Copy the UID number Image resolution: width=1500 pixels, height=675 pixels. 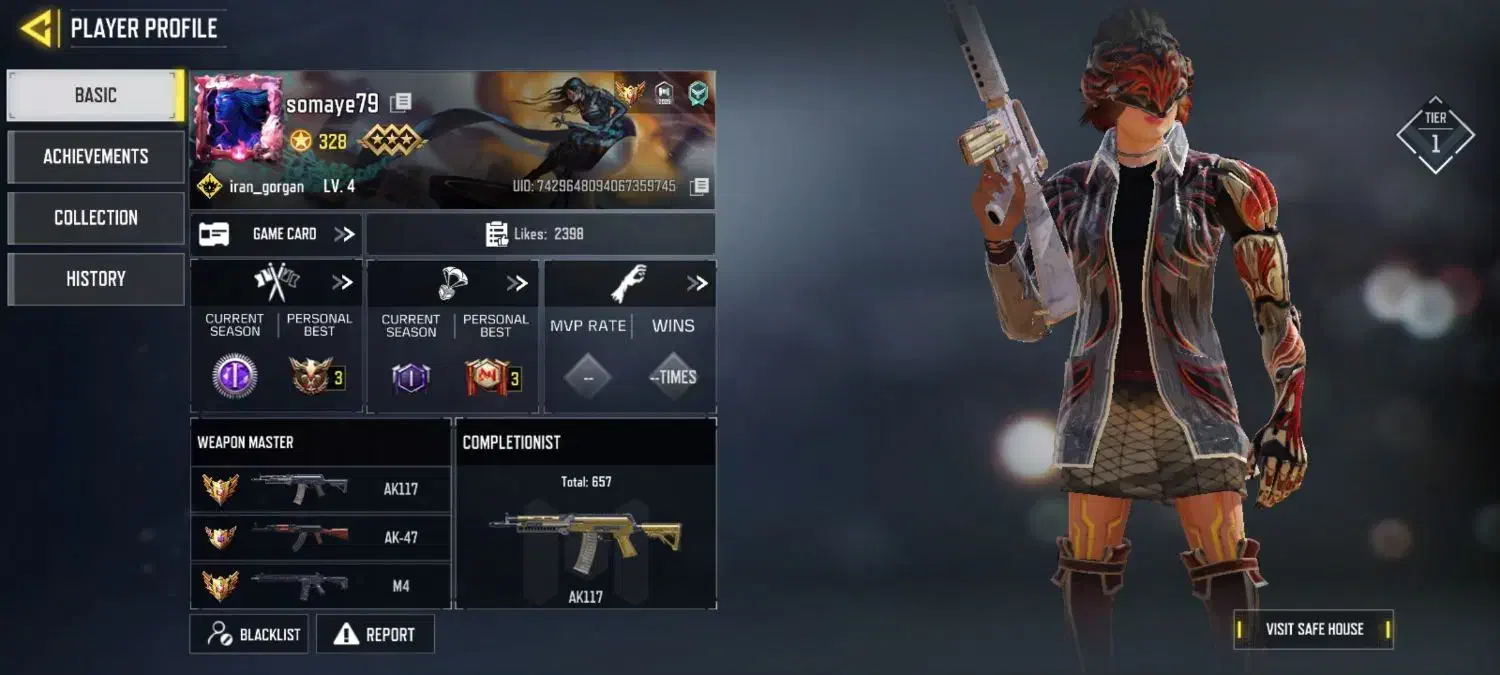700,186
